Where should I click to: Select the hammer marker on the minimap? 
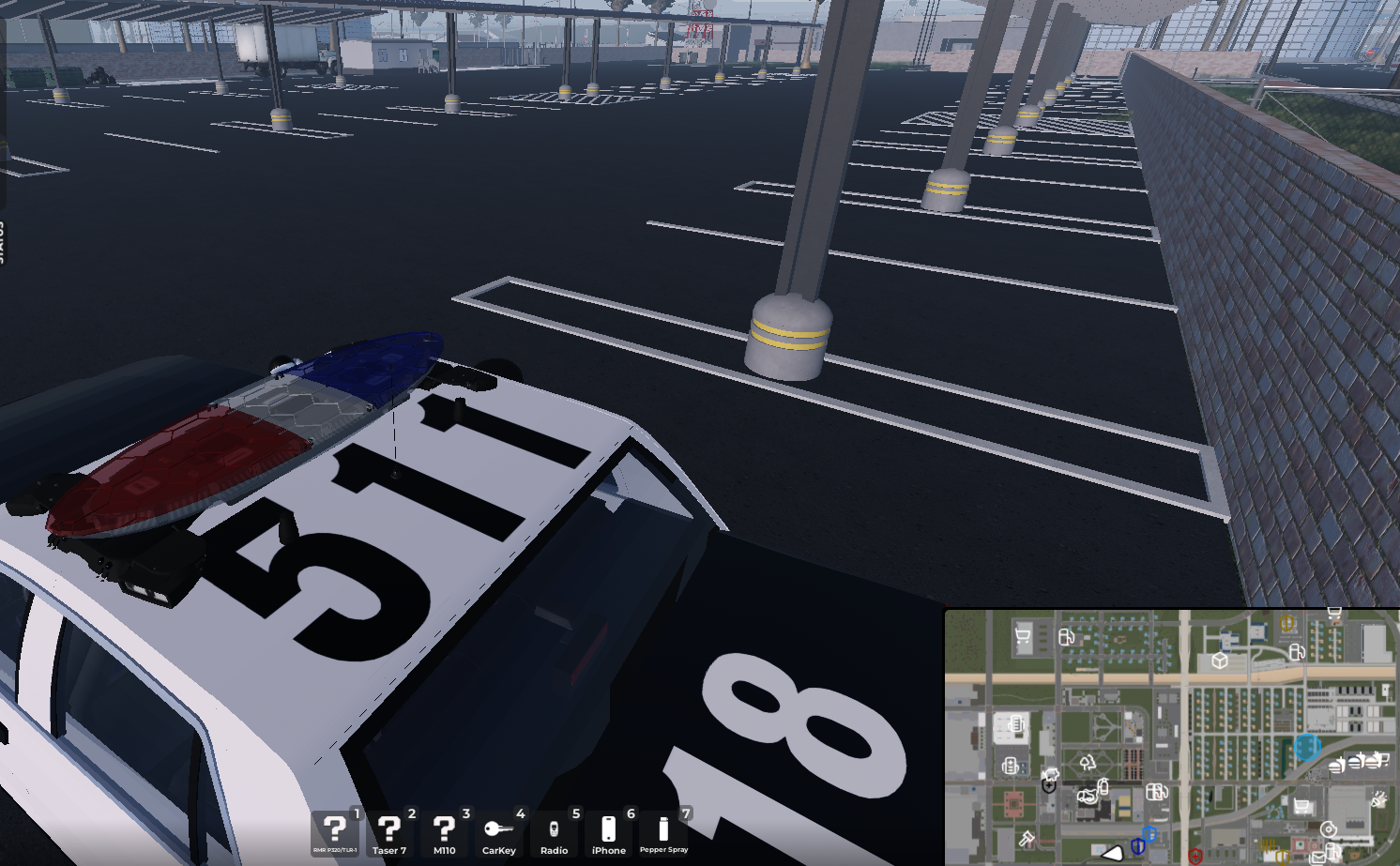pyautogui.click(x=1027, y=838)
